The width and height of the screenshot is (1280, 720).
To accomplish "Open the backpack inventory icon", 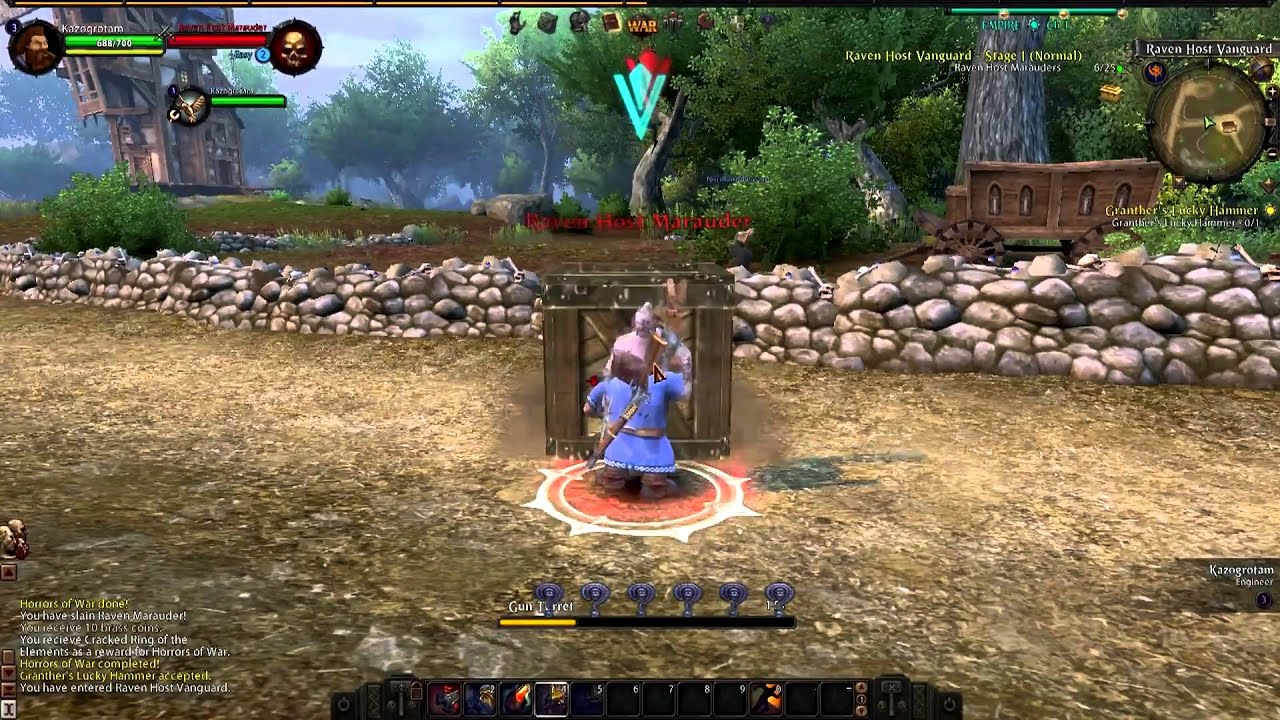I will [x=547, y=22].
